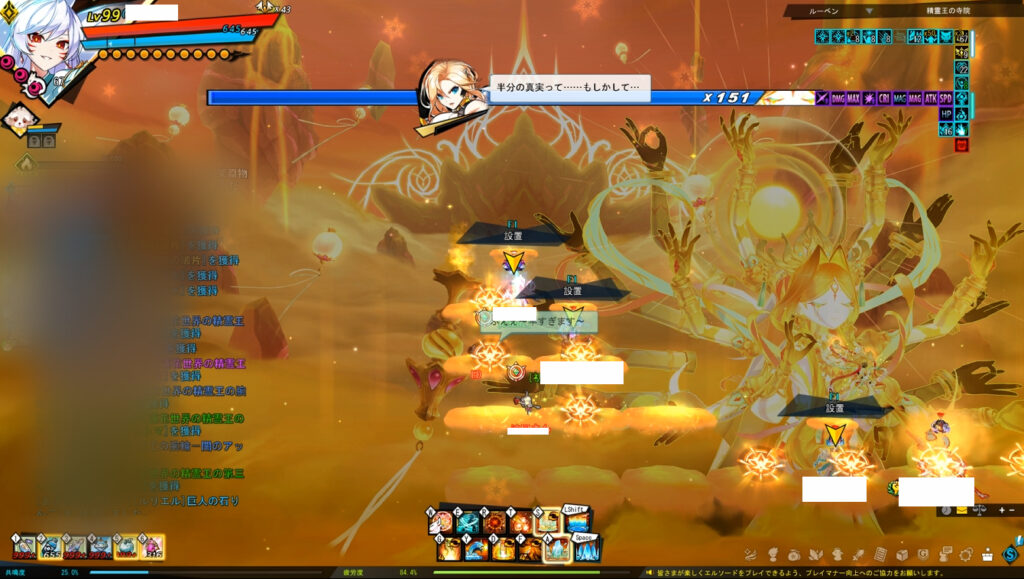Open the settings gear menu

pos(966,554)
